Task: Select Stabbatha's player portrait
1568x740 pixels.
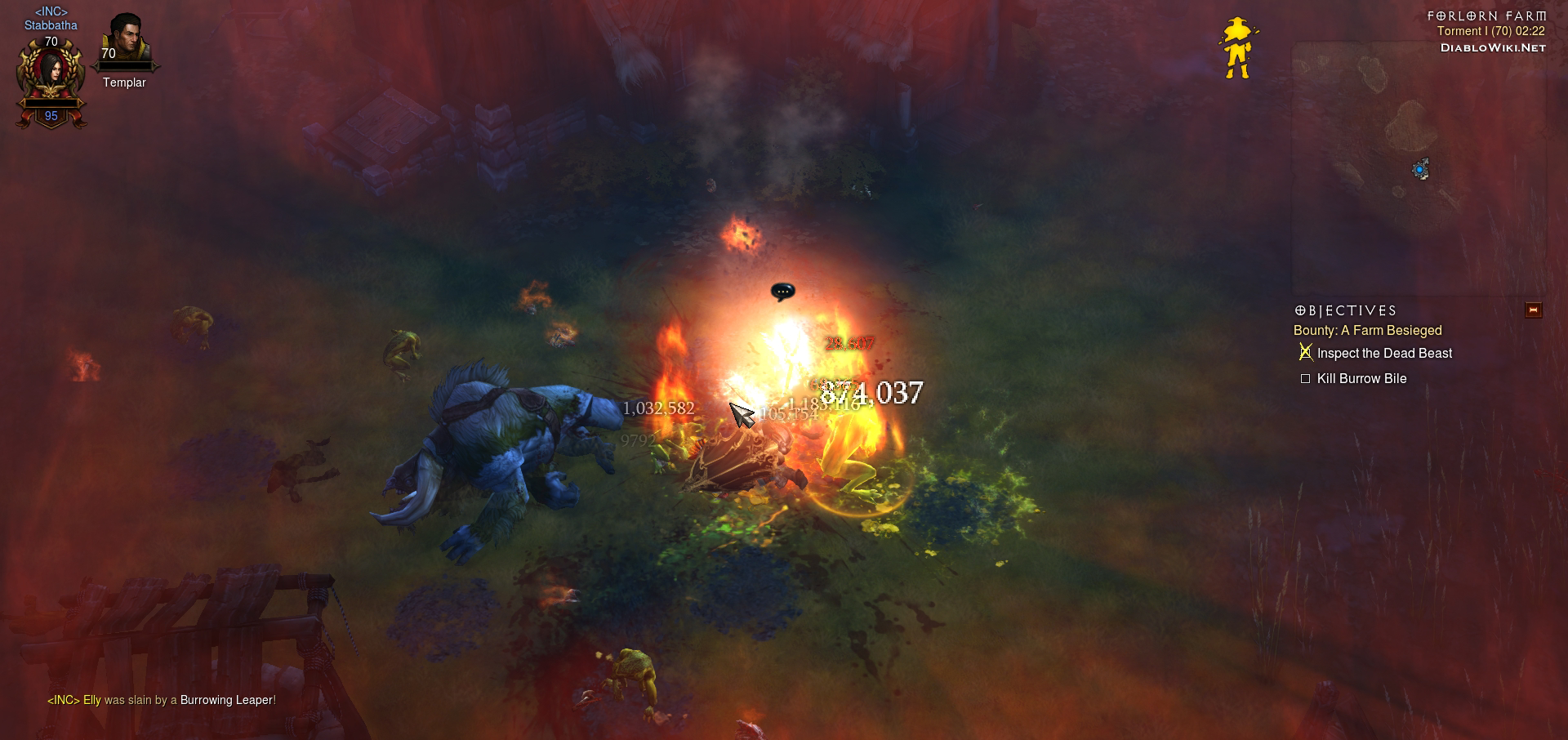Action: click(51, 72)
